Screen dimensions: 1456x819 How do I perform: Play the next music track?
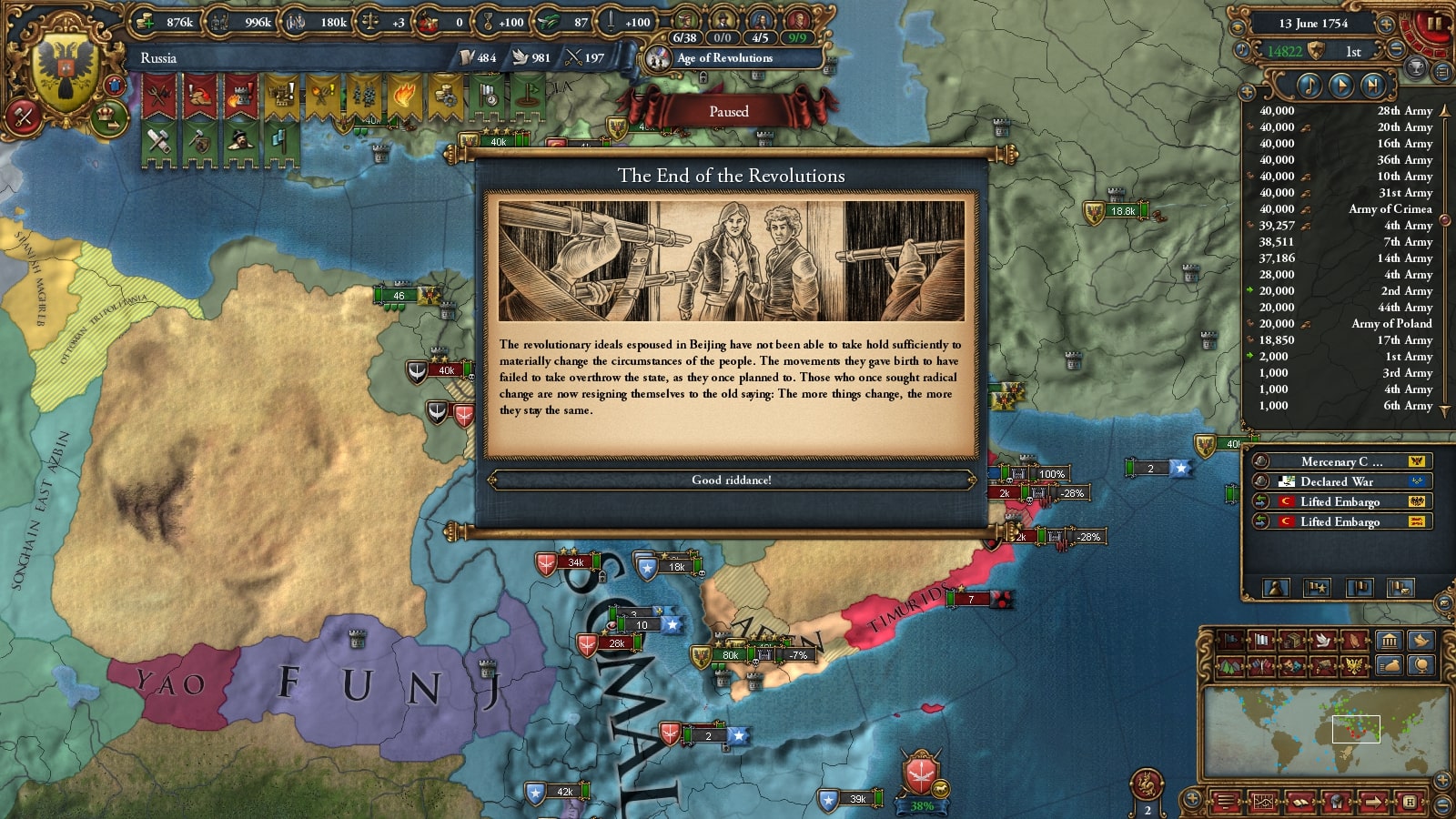pyautogui.click(x=1373, y=86)
